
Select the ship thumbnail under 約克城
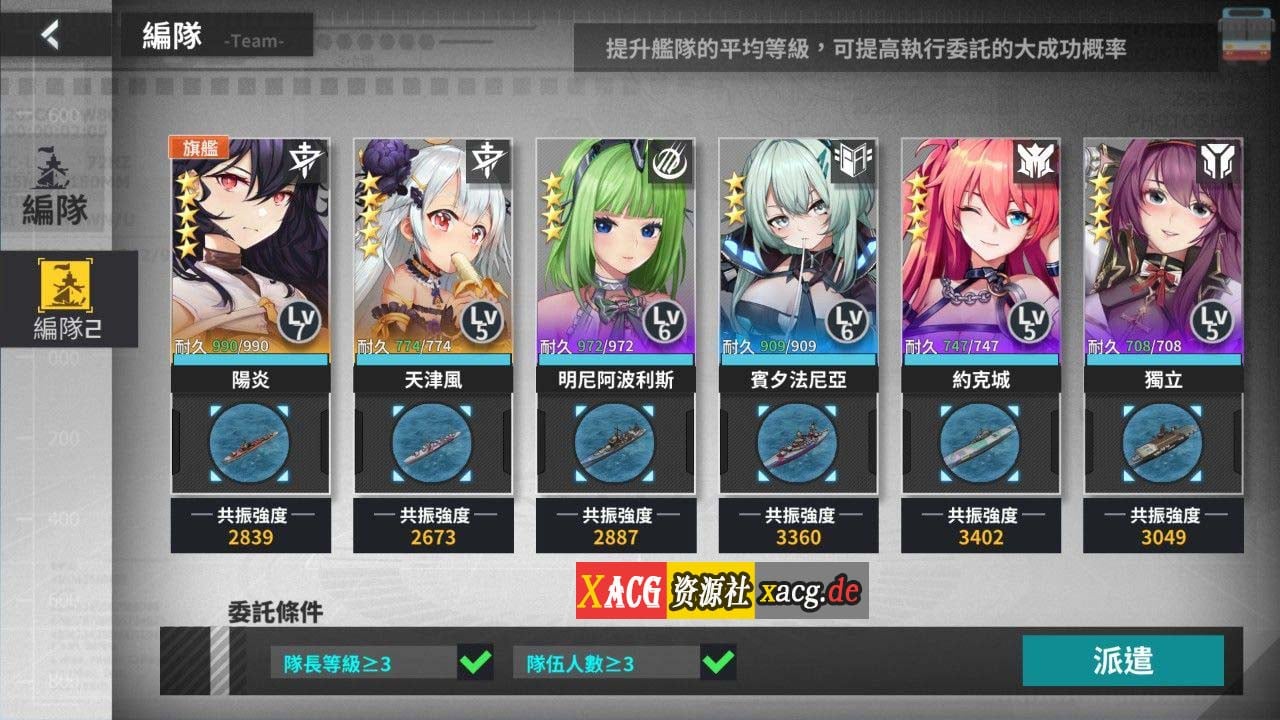point(978,446)
